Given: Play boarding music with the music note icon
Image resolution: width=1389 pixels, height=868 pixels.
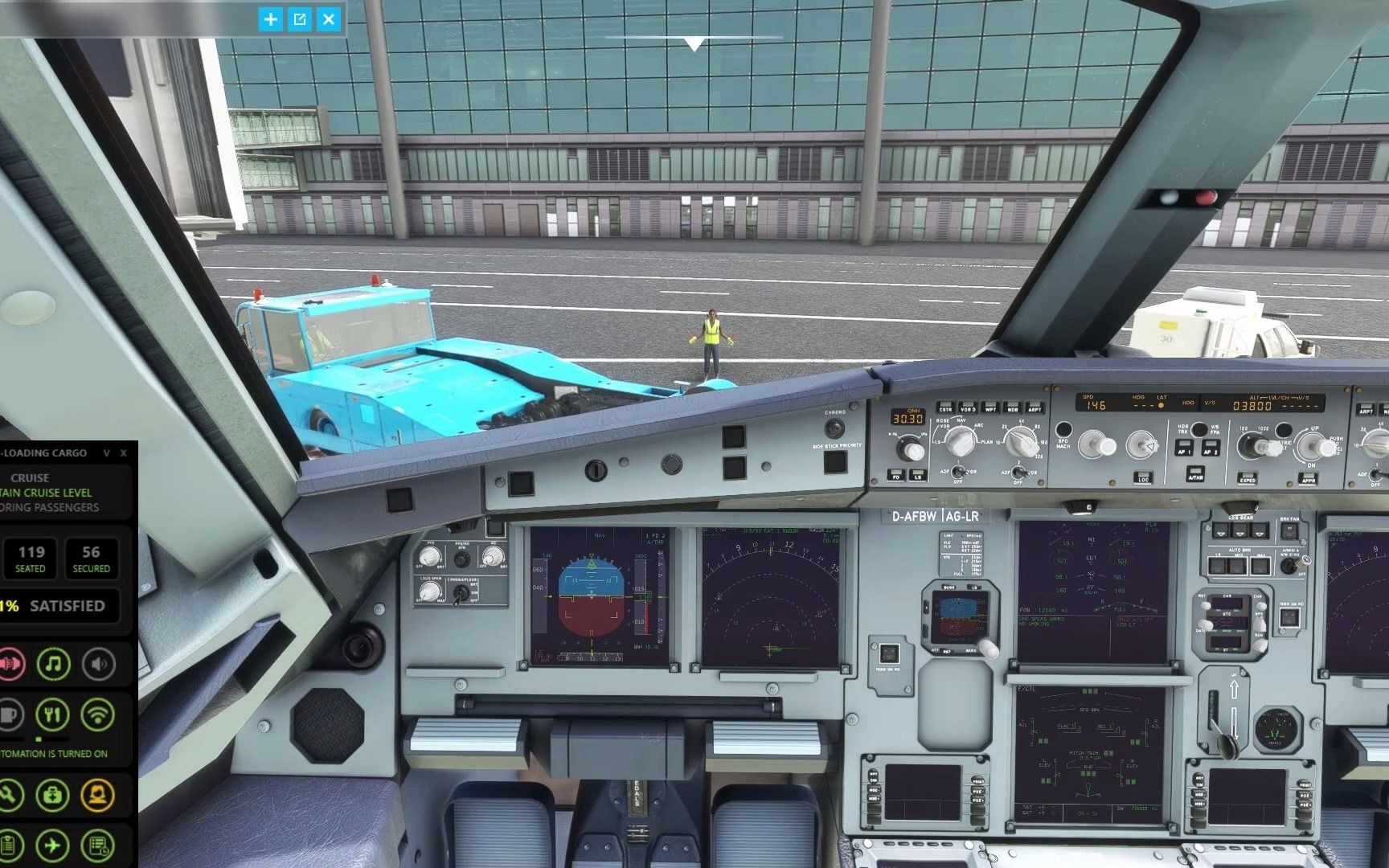Looking at the screenshot, I should [x=53, y=665].
